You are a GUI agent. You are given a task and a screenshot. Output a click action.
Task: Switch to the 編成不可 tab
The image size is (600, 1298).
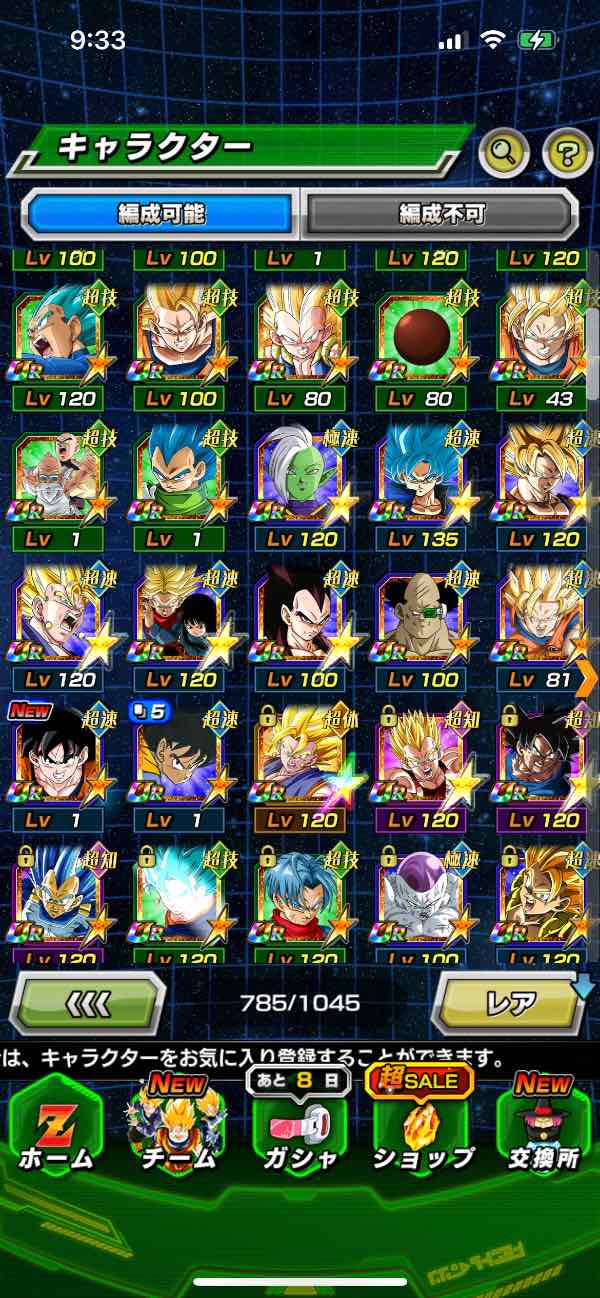tap(441, 214)
